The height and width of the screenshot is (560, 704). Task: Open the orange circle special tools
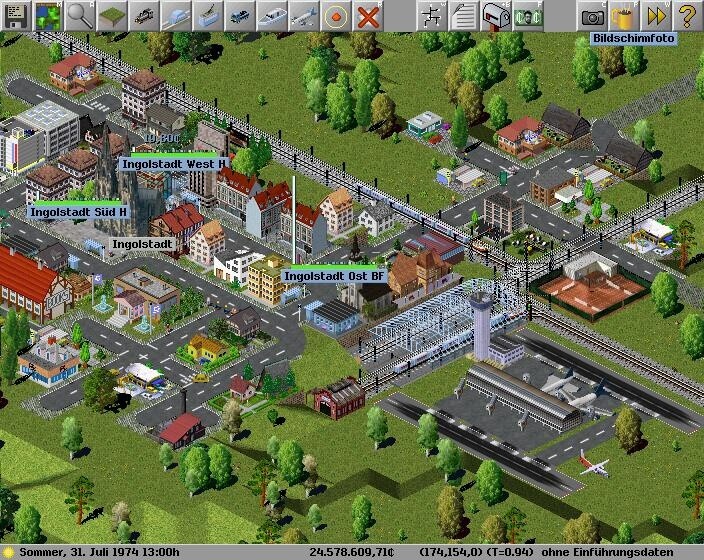(x=336, y=15)
